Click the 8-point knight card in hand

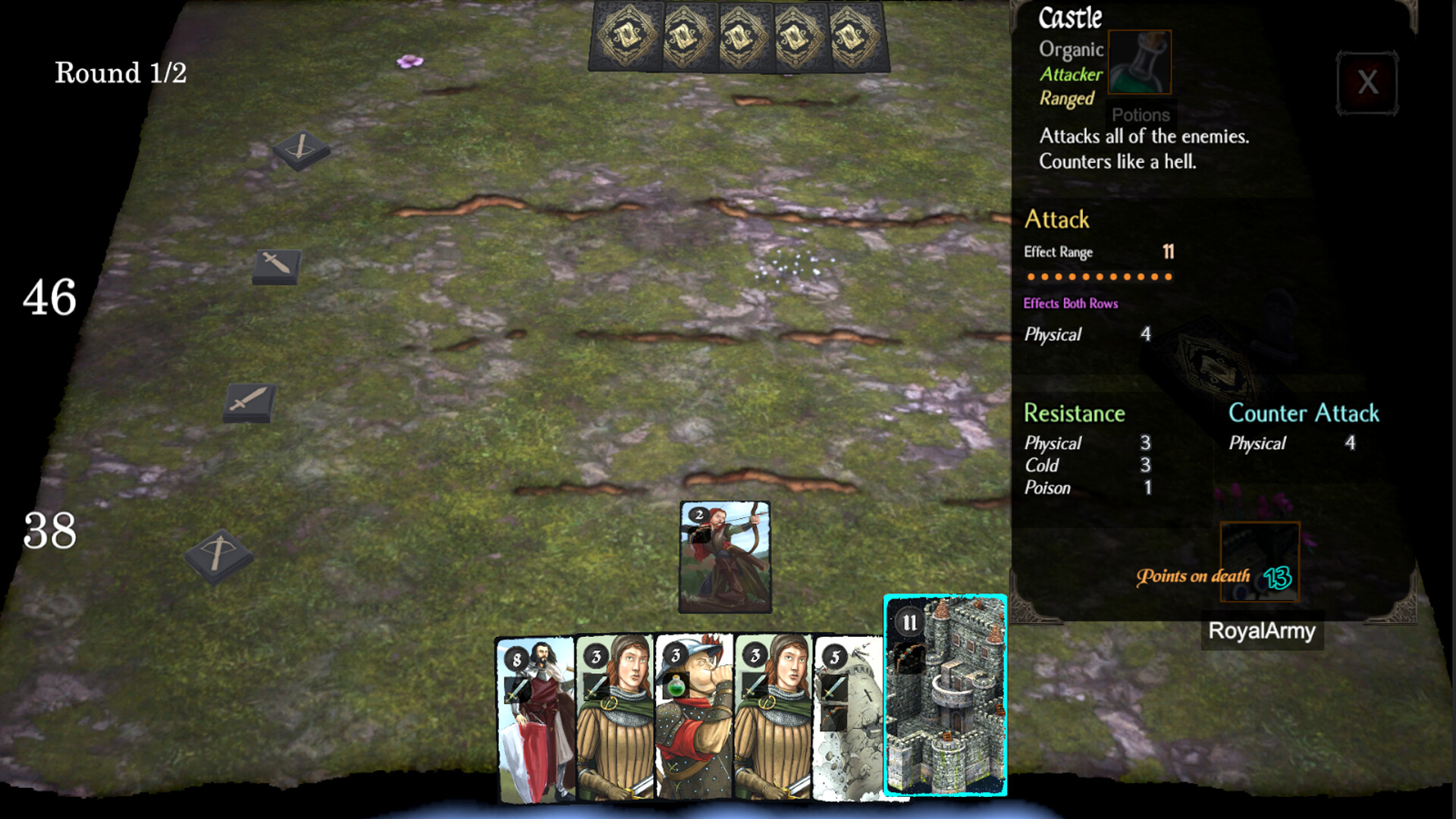tap(535, 720)
